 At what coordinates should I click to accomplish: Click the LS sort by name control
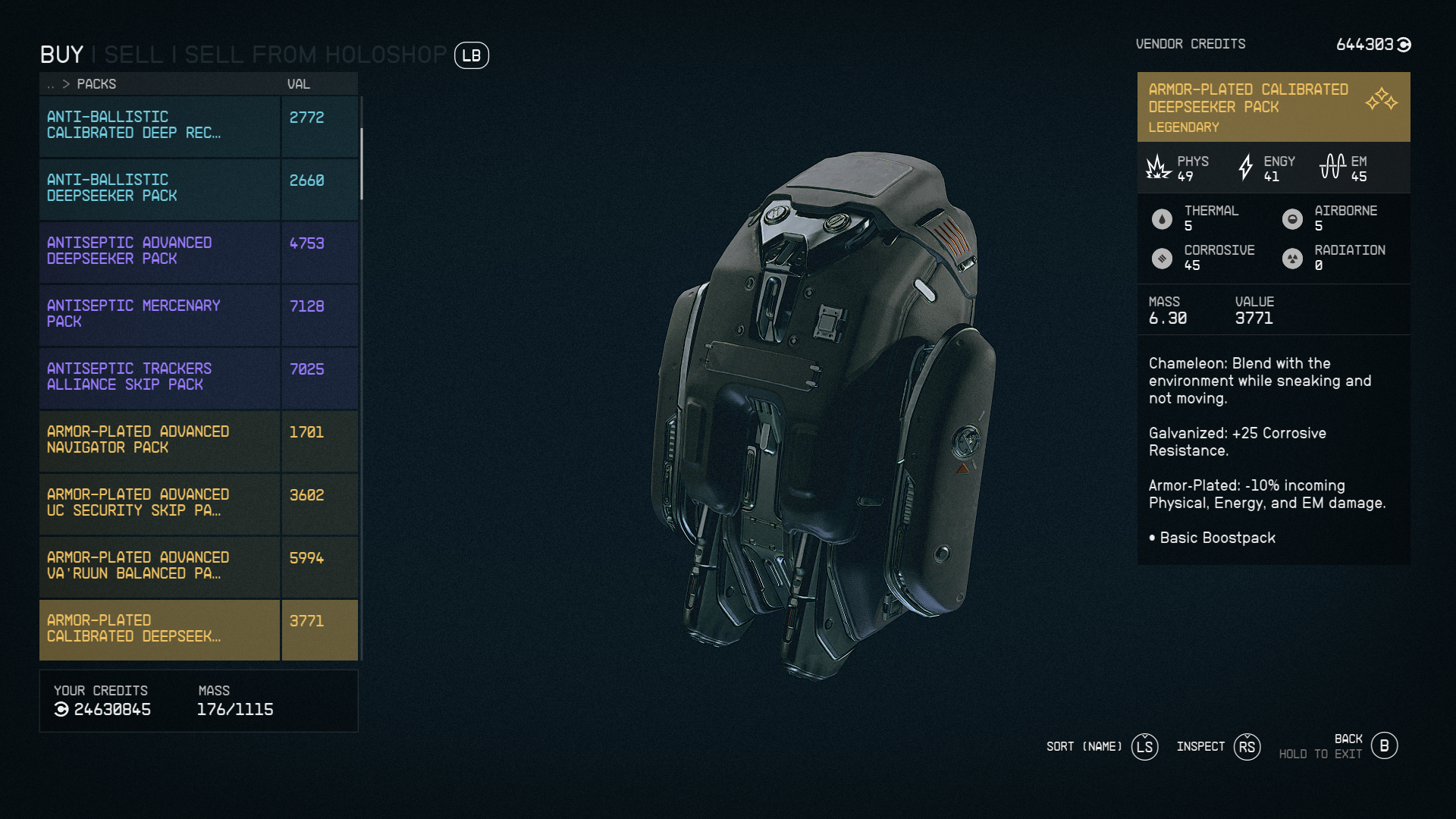1145,746
